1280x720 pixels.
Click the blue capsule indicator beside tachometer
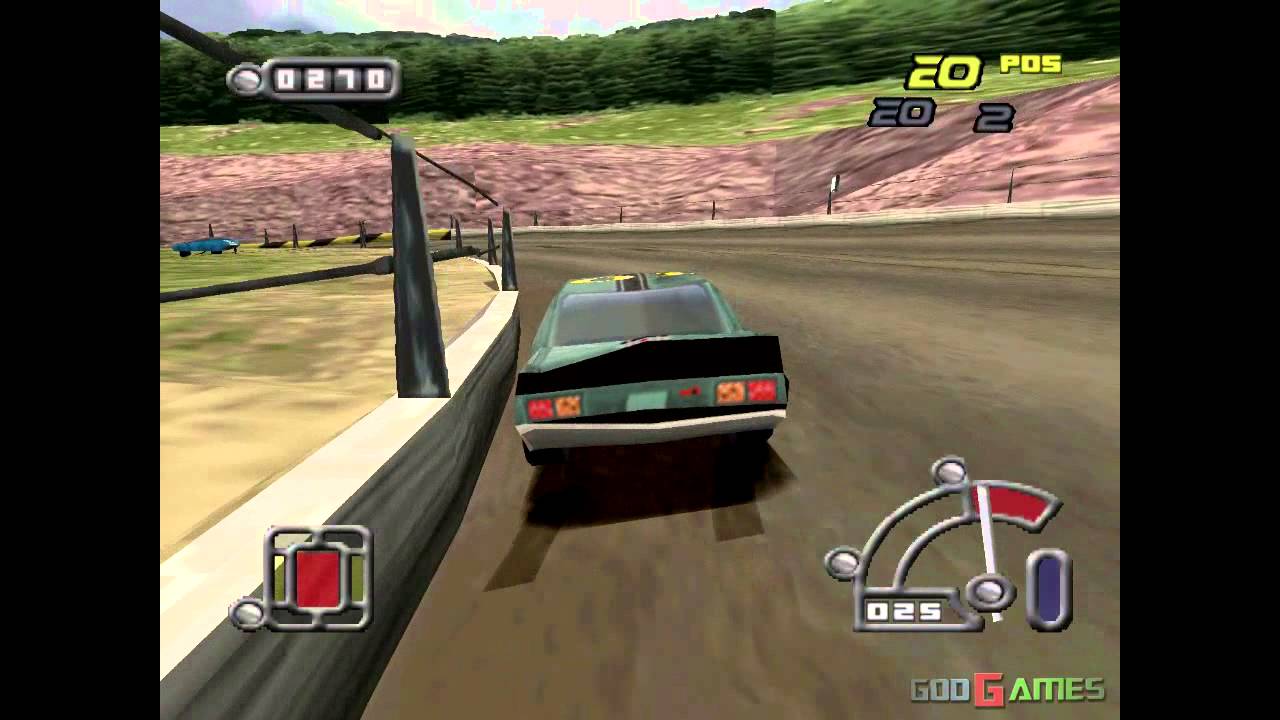[1048, 589]
